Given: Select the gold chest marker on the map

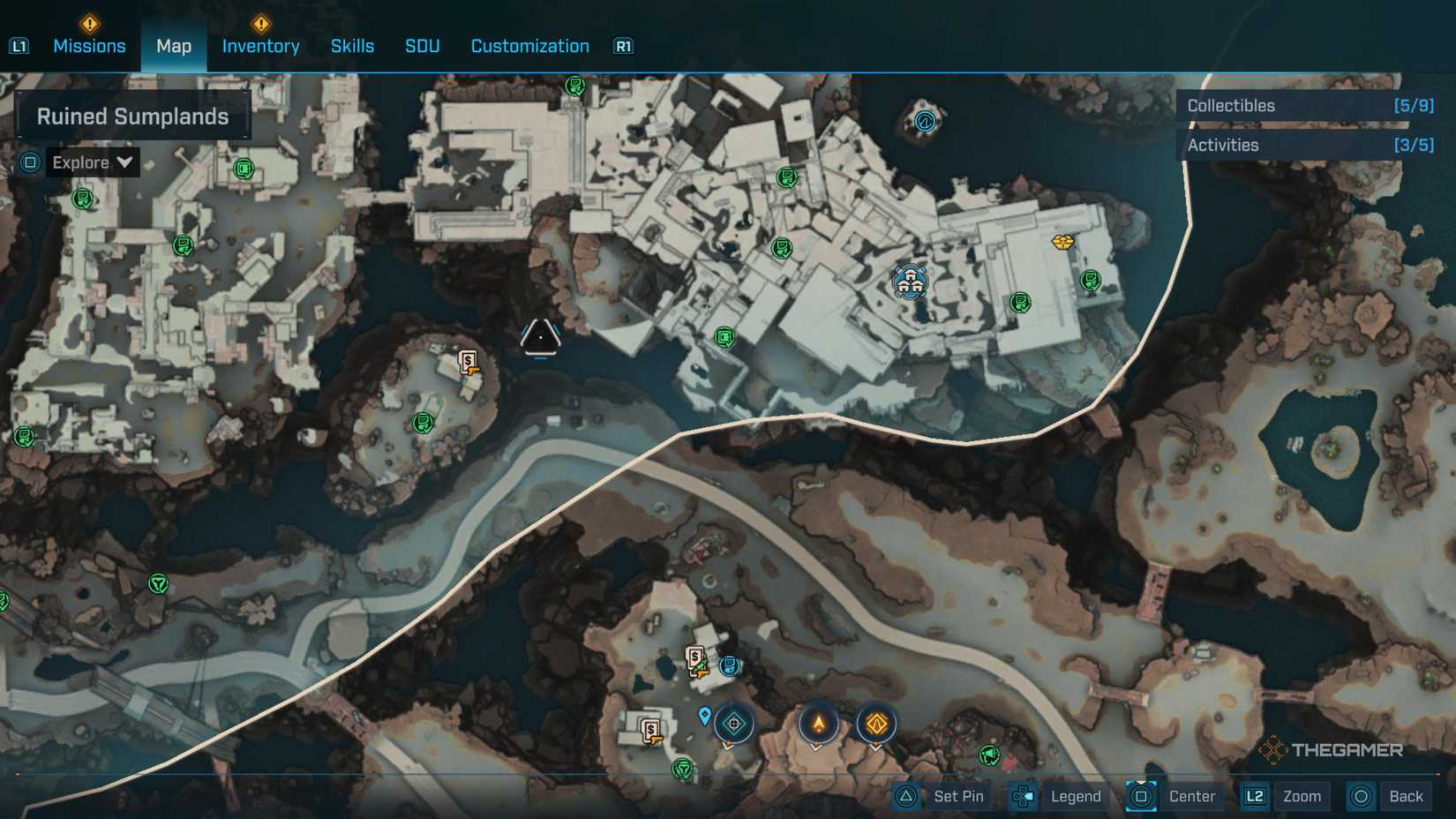Looking at the screenshot, I should pos(1062,241).
